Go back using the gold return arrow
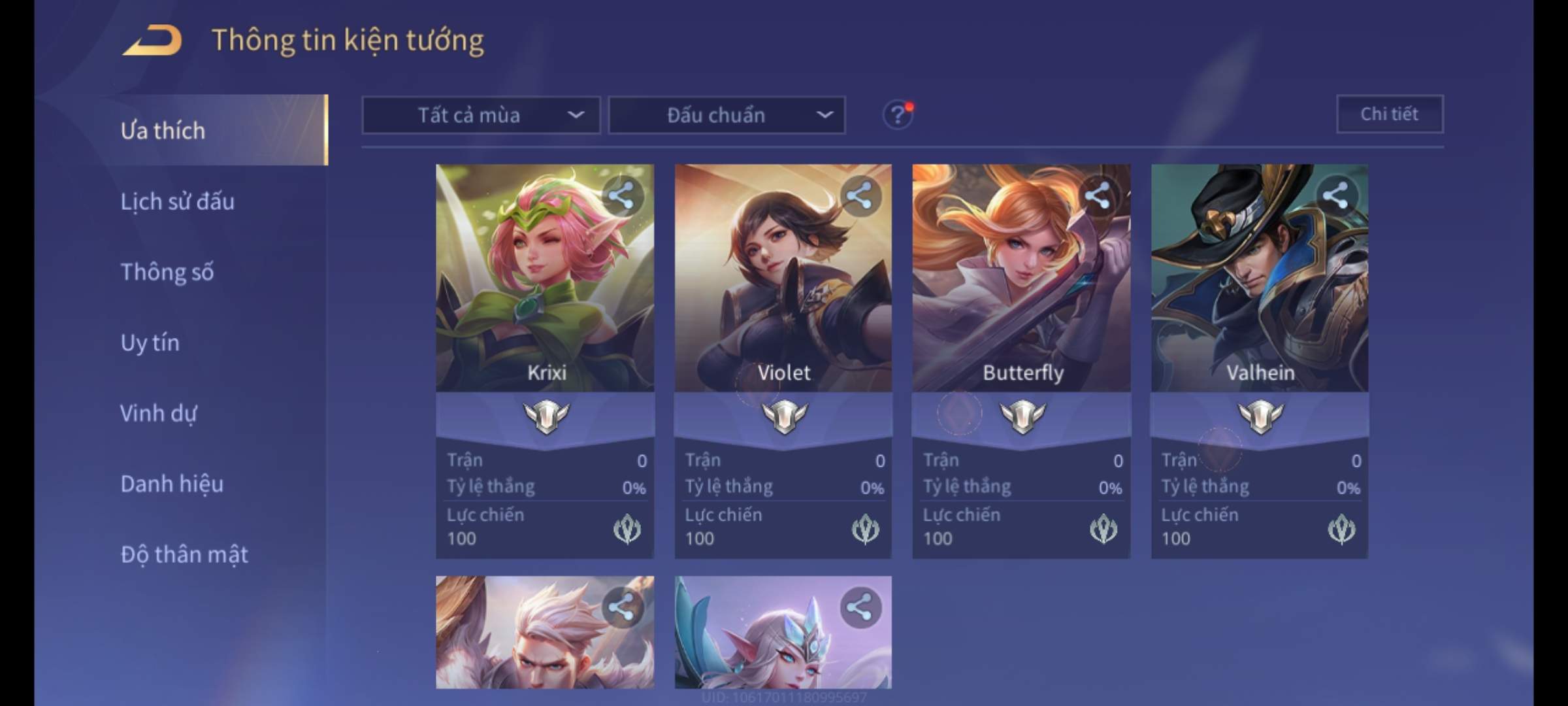The image size is (1568, 706). 152,41
